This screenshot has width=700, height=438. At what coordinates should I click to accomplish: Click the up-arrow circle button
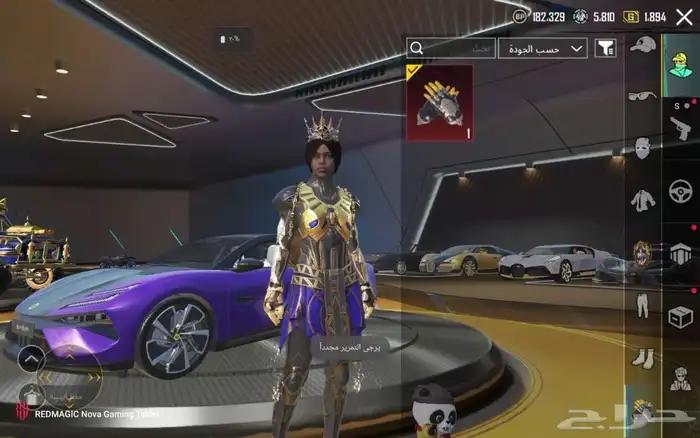tap(31, 357)
